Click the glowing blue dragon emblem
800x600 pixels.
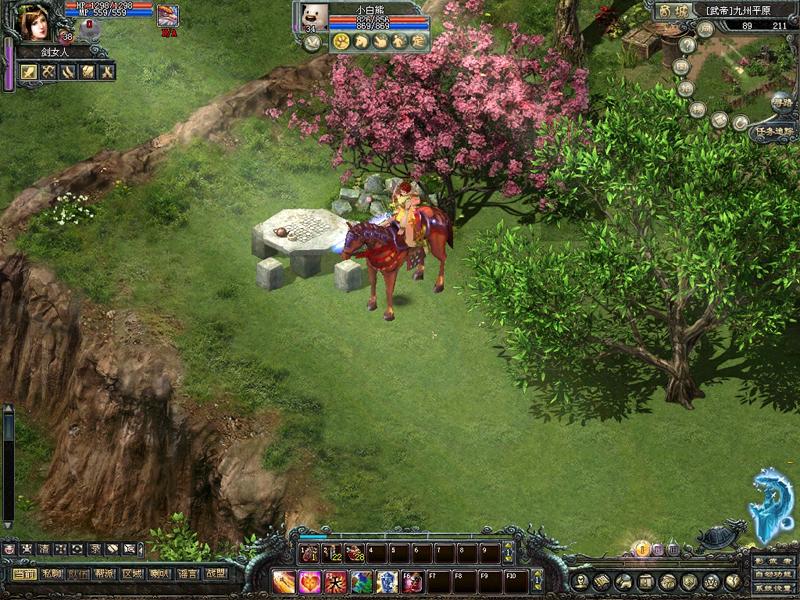[x=771, y=505]
